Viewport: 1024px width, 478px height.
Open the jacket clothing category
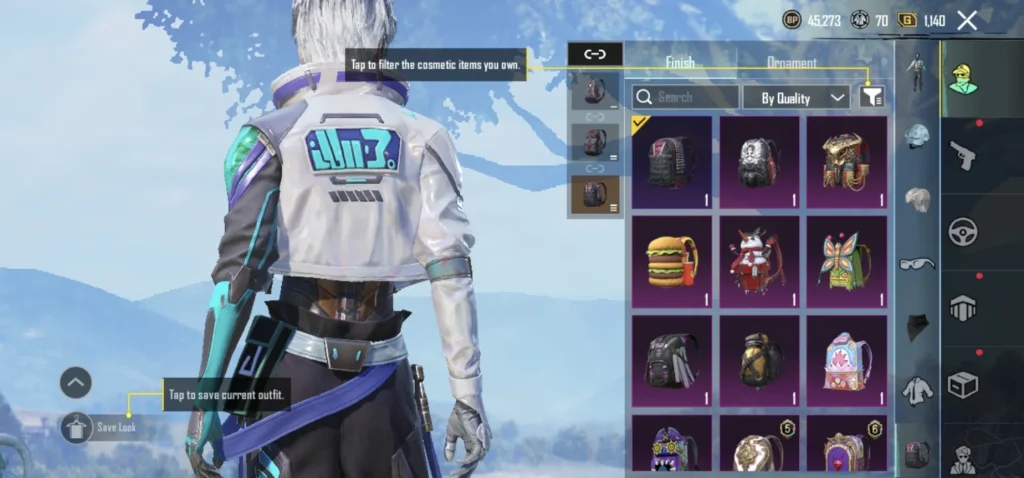coord(918,390)
